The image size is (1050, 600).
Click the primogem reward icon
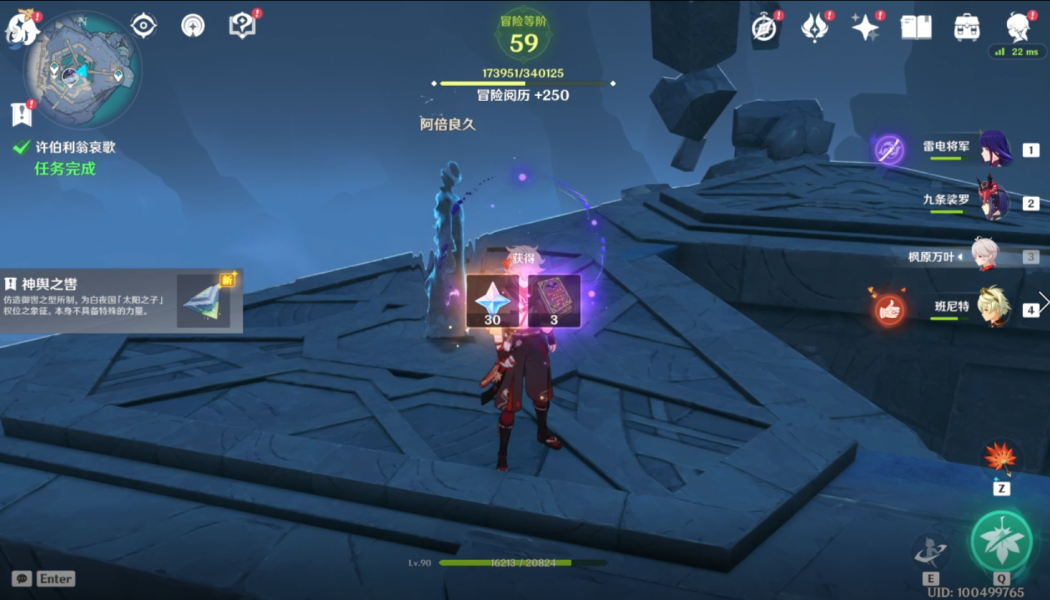(492, 301)
